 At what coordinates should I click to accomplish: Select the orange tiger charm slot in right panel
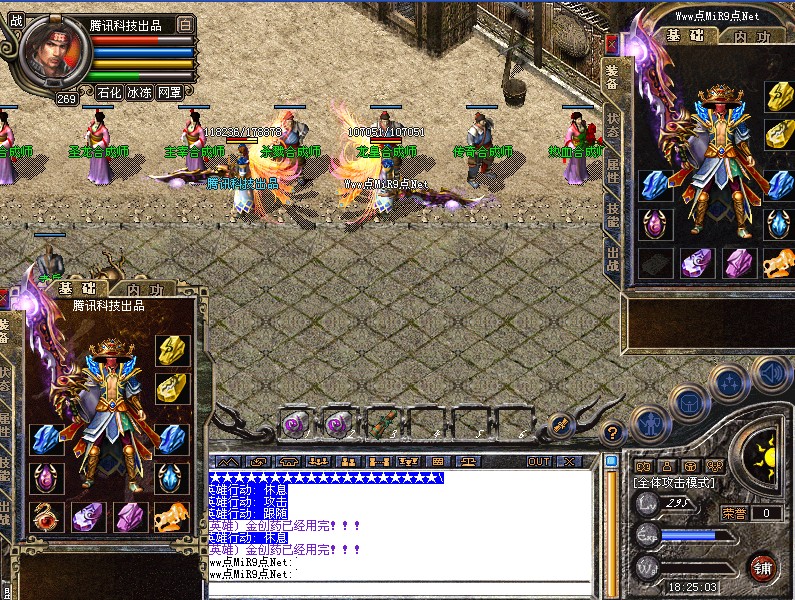click(779, 262)
